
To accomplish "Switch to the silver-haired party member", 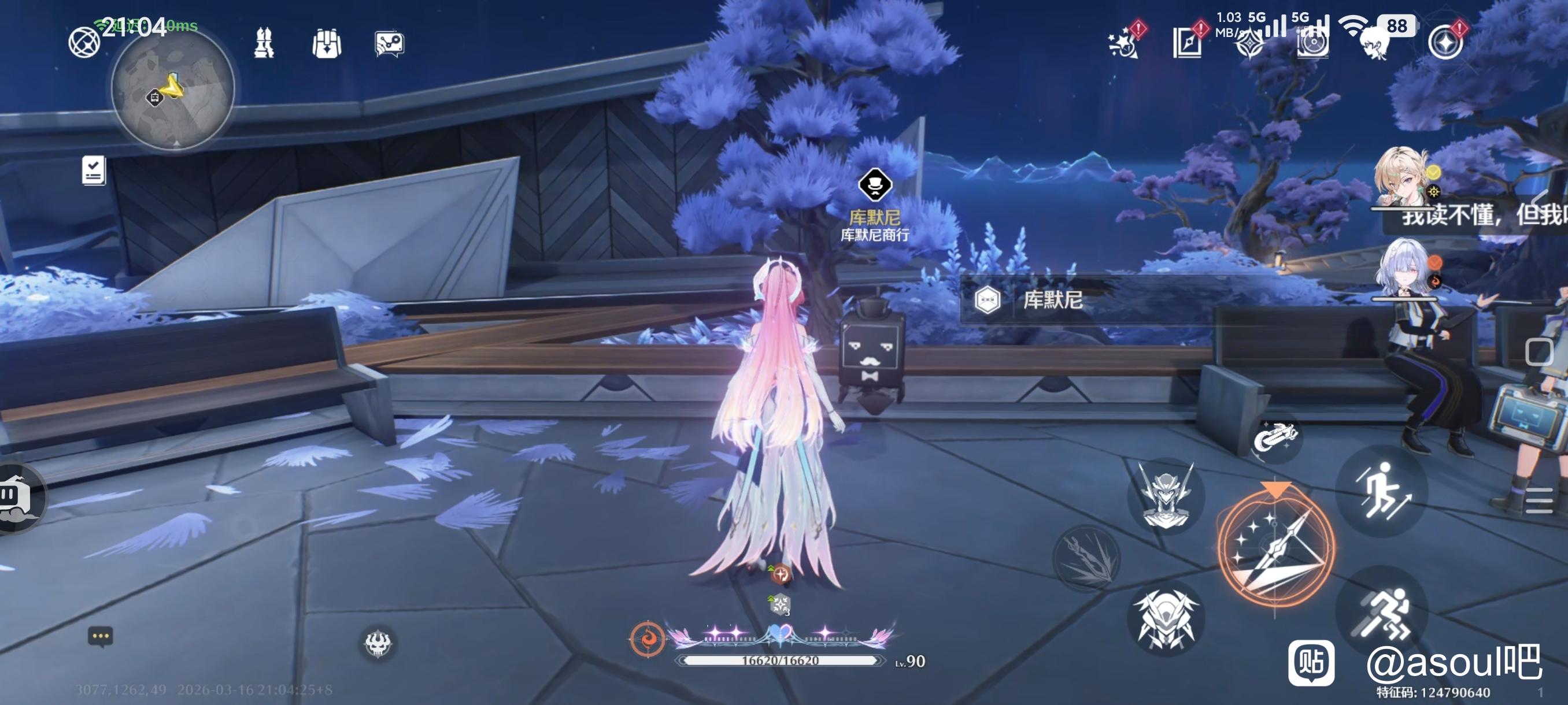I will click(1404, 268).
